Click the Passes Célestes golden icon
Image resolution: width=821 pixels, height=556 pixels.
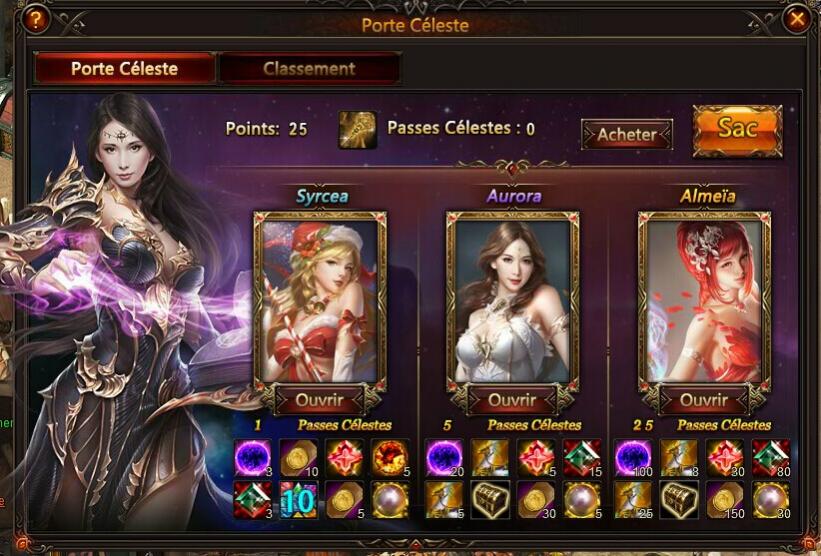(x=357, y=130)
